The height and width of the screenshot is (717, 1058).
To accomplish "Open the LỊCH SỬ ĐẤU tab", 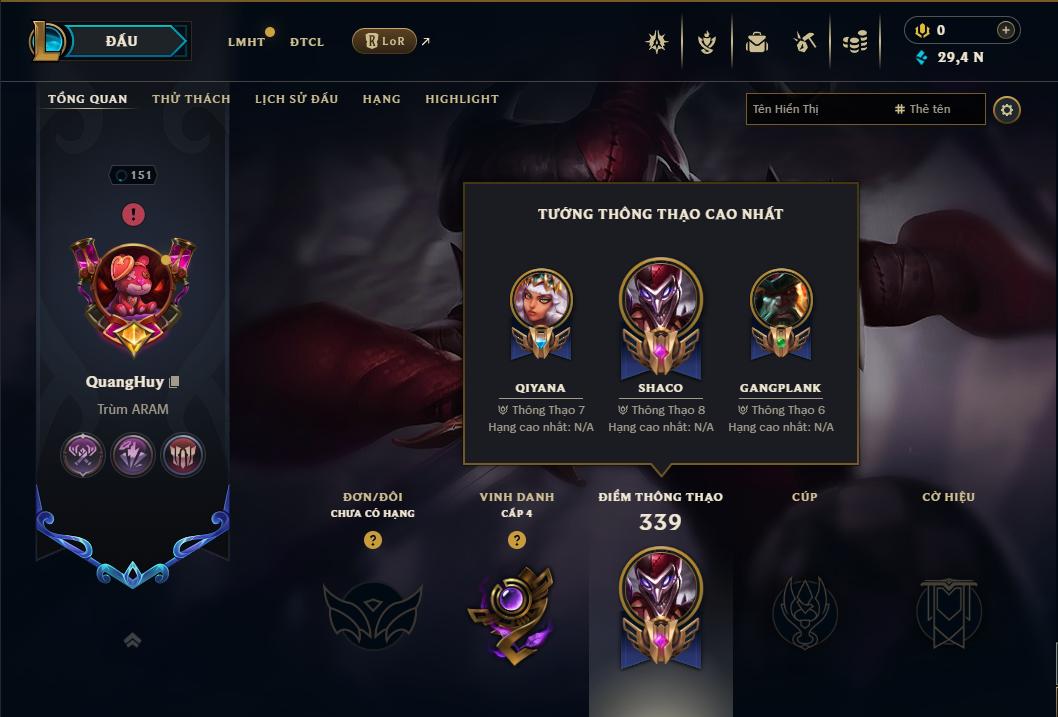I will coord(296,99).
